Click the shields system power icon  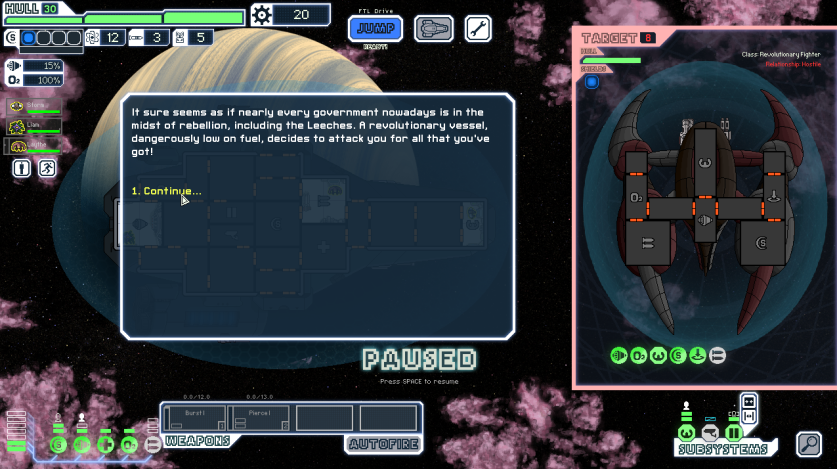pos(58,443)
